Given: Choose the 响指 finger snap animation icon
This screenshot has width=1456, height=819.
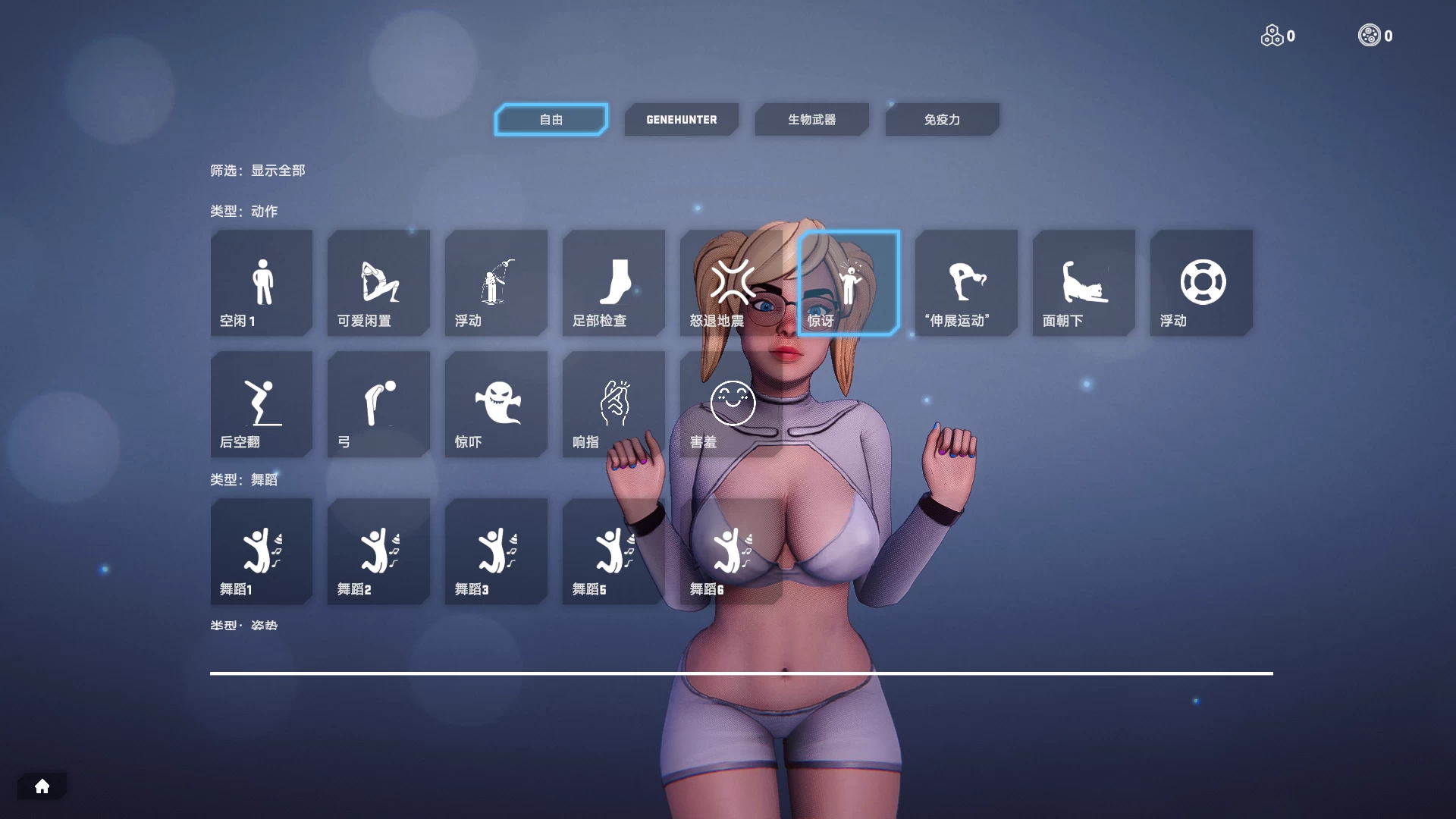Looking at the screenshot, I should 613,404.
